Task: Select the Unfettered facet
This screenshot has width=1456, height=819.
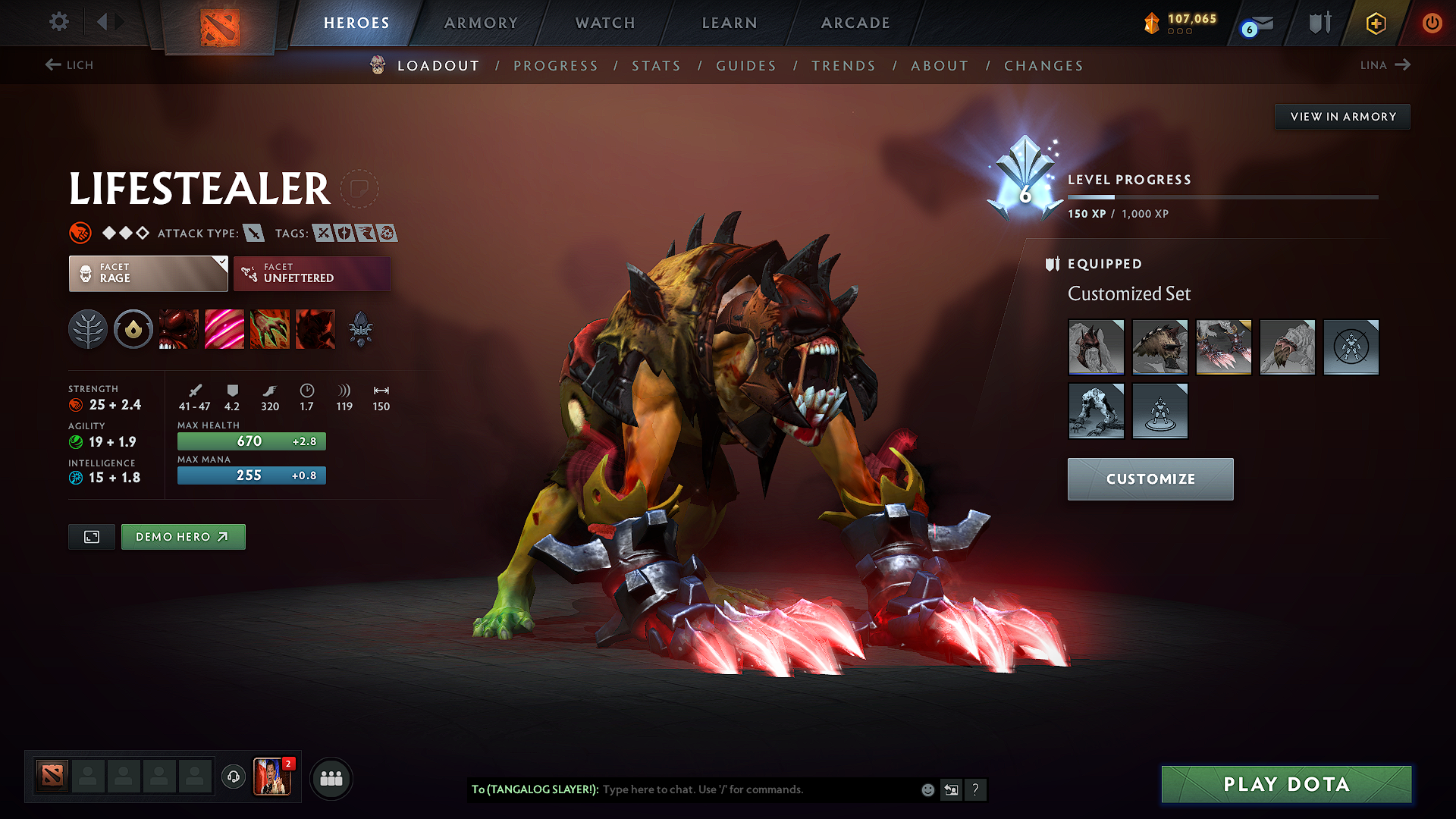Action: pos(312,274)
